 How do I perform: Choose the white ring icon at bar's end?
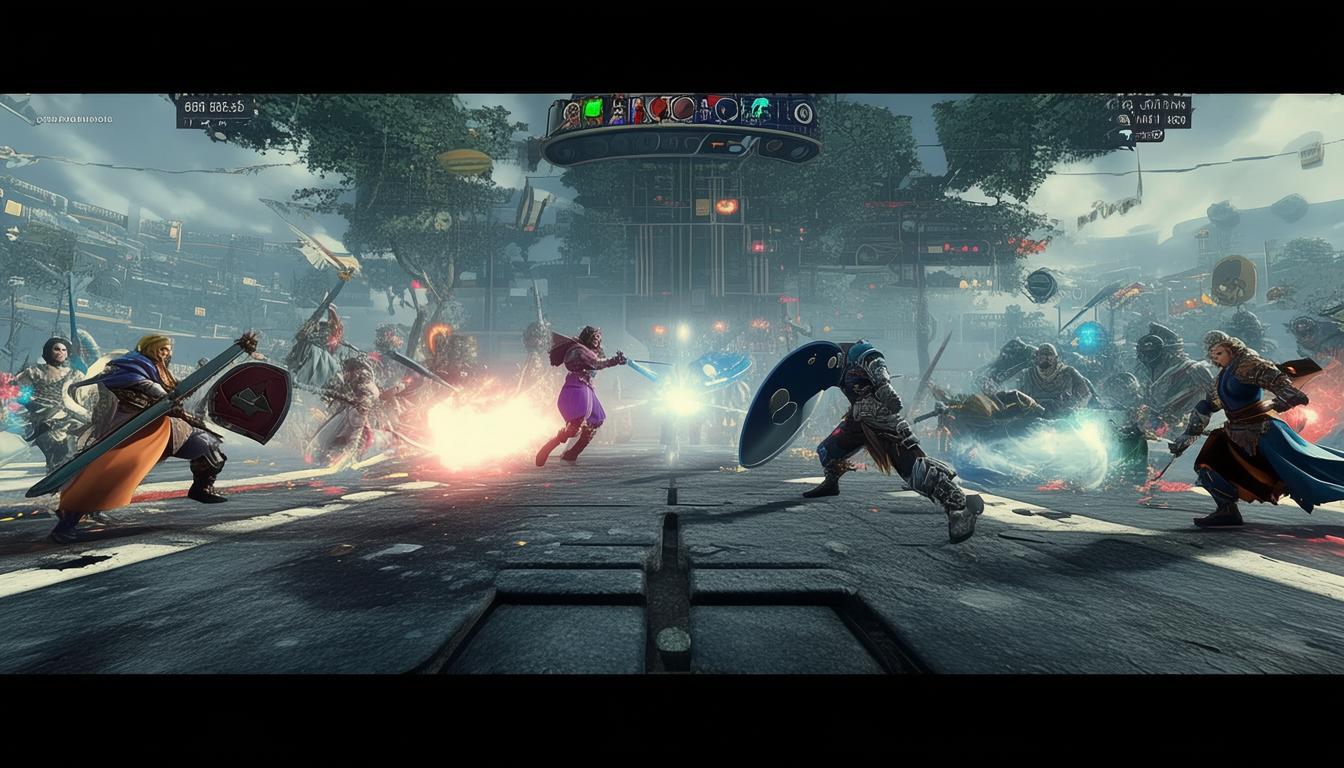[x=802, y=112]
